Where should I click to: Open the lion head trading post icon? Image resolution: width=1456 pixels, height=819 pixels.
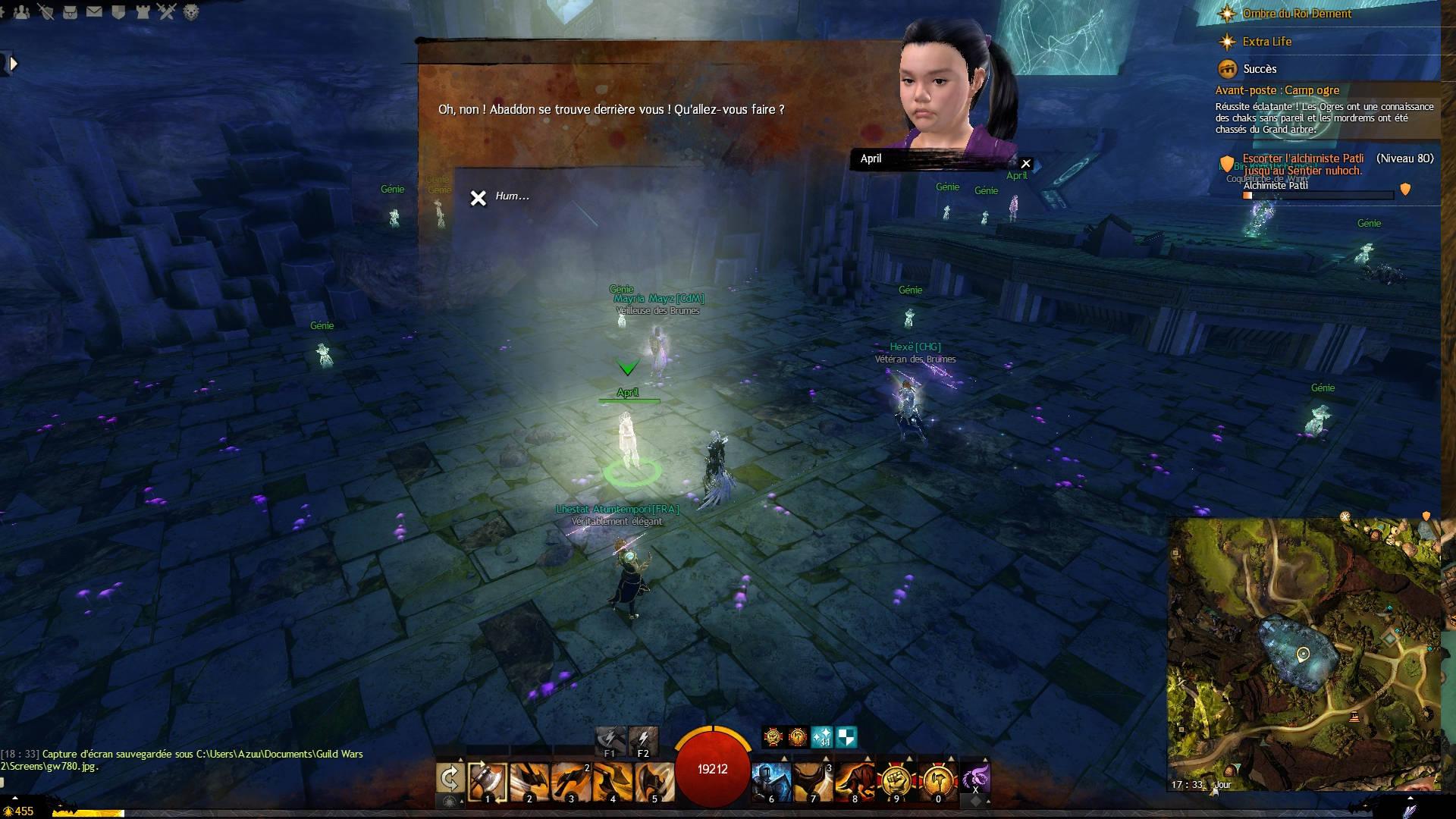point(191,11)
